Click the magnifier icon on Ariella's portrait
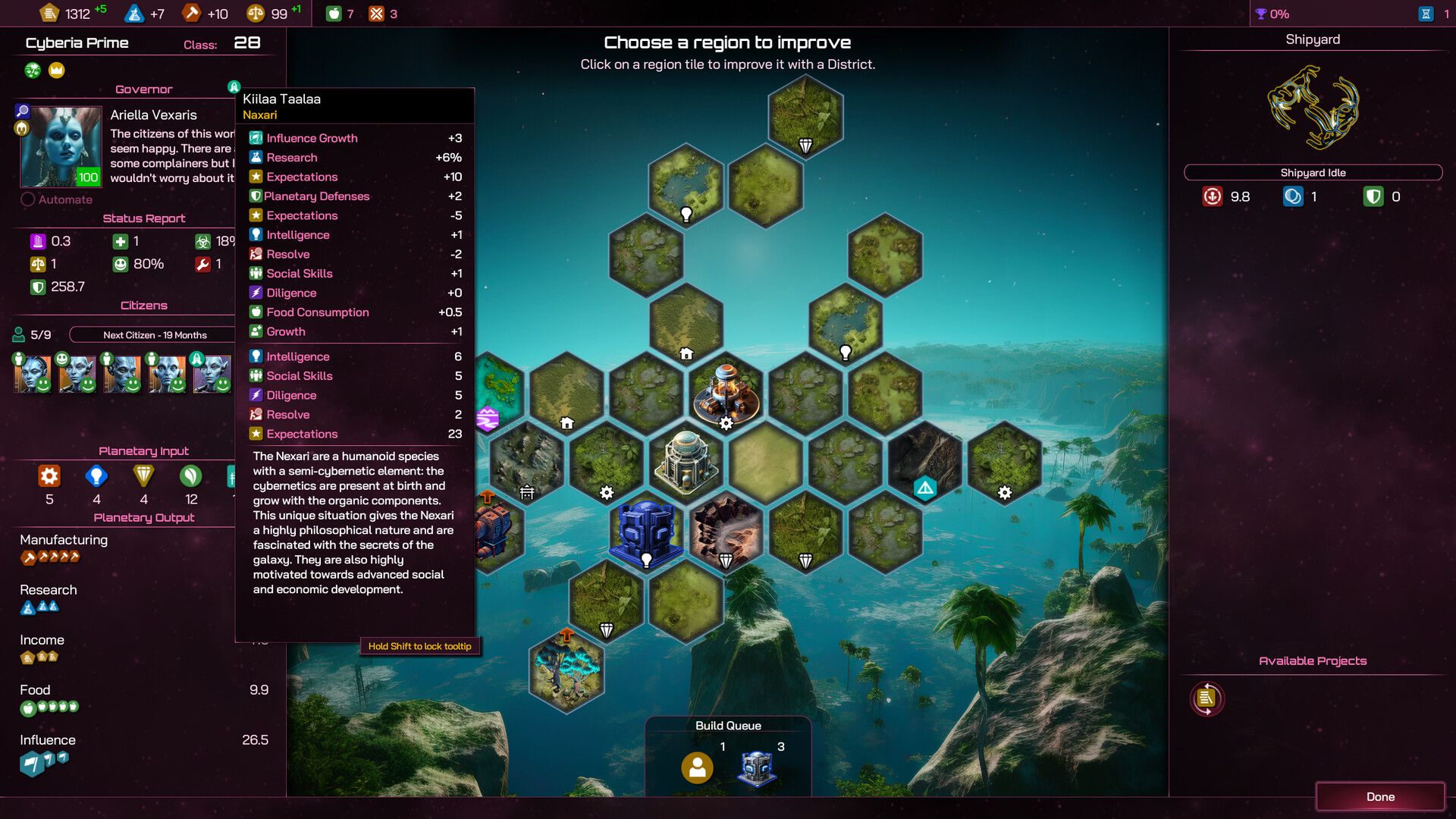Viewport: 1456px width, 819px height. coord(23,111)
